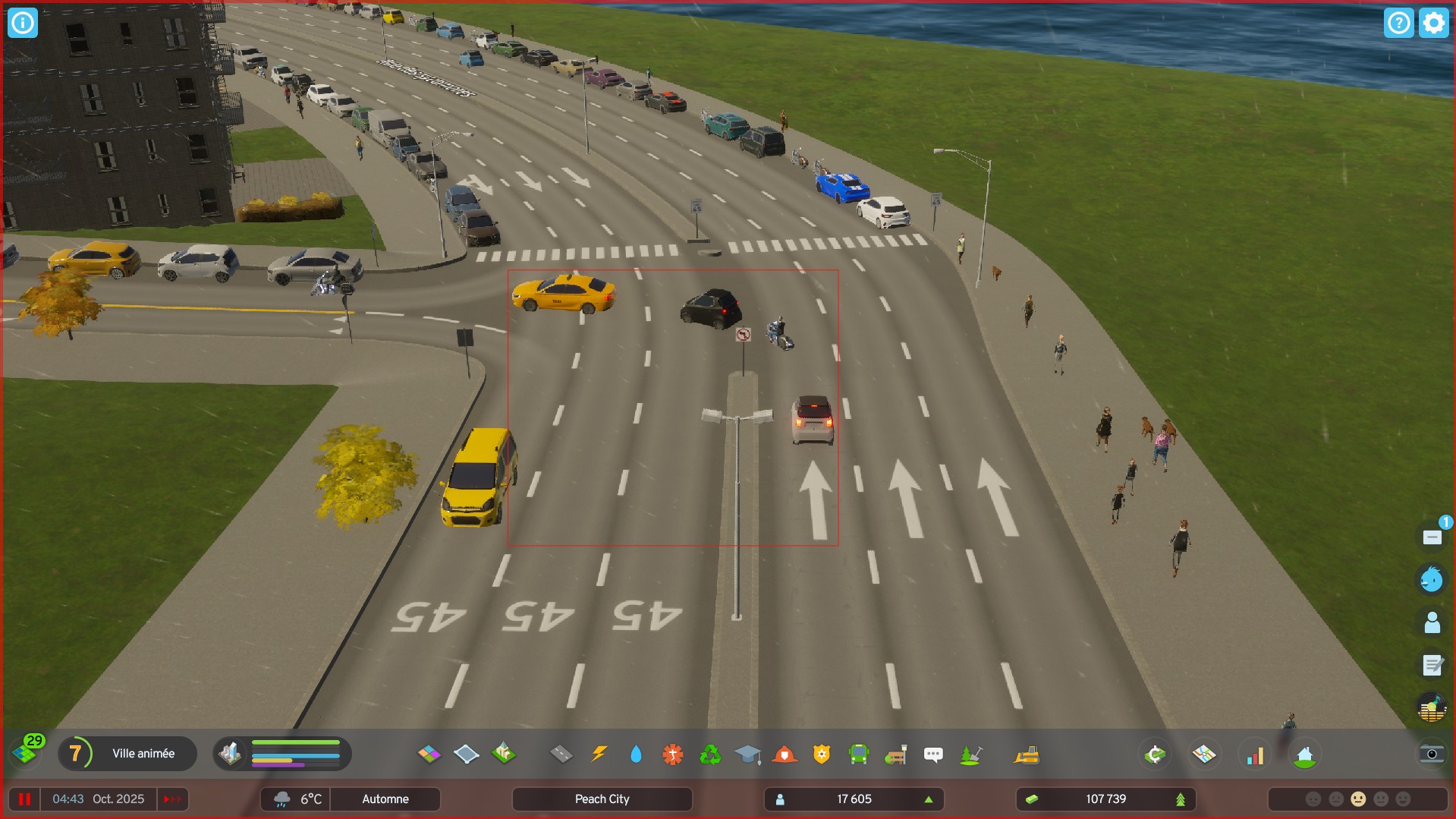The height and width of the screenshot is (819, 1456).
Task: Open the Transportation menu with the bus icon
Action: click(859, 754)
